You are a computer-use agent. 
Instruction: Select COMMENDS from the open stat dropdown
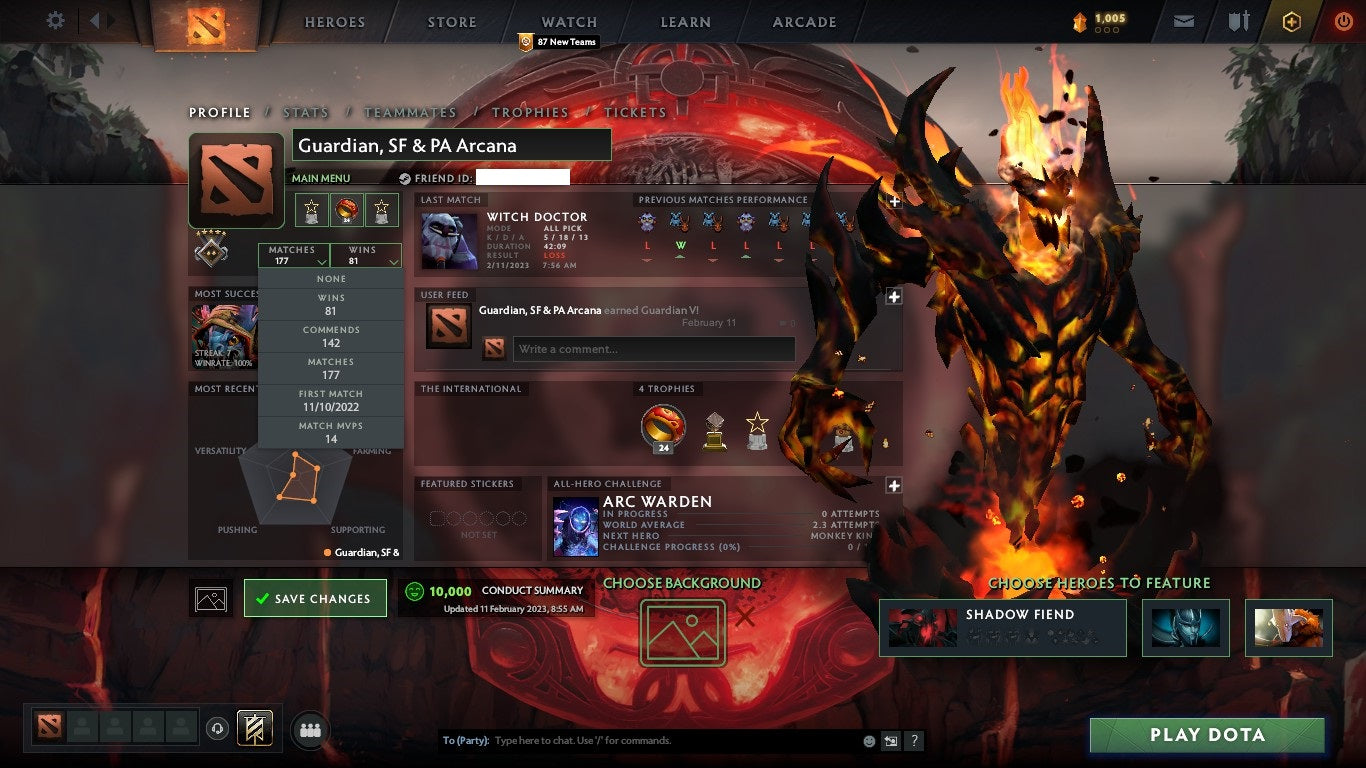tap(330, 335)
